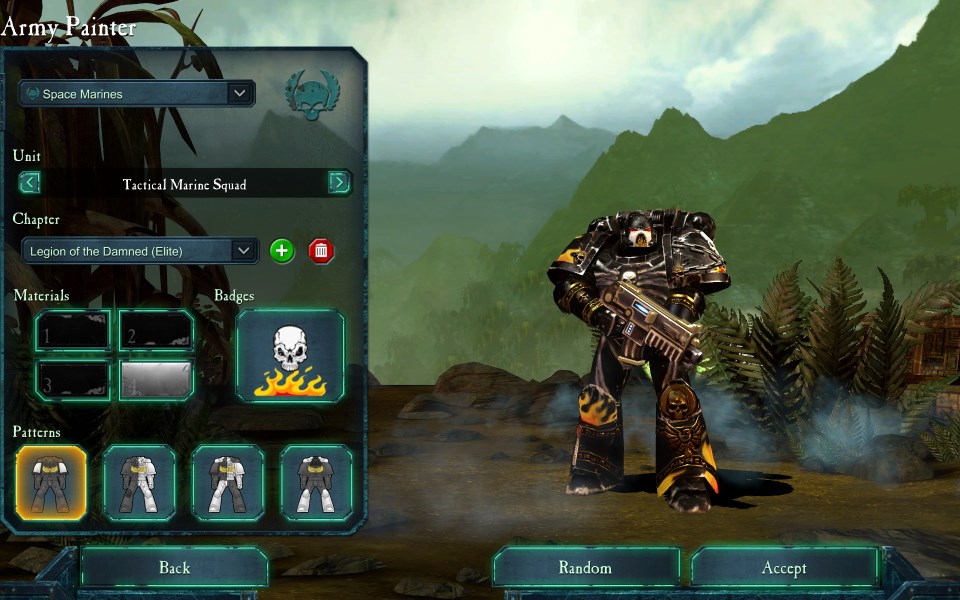Accept the army painter scheme
This screenshot has height=600, width=960.
(784, 568)
